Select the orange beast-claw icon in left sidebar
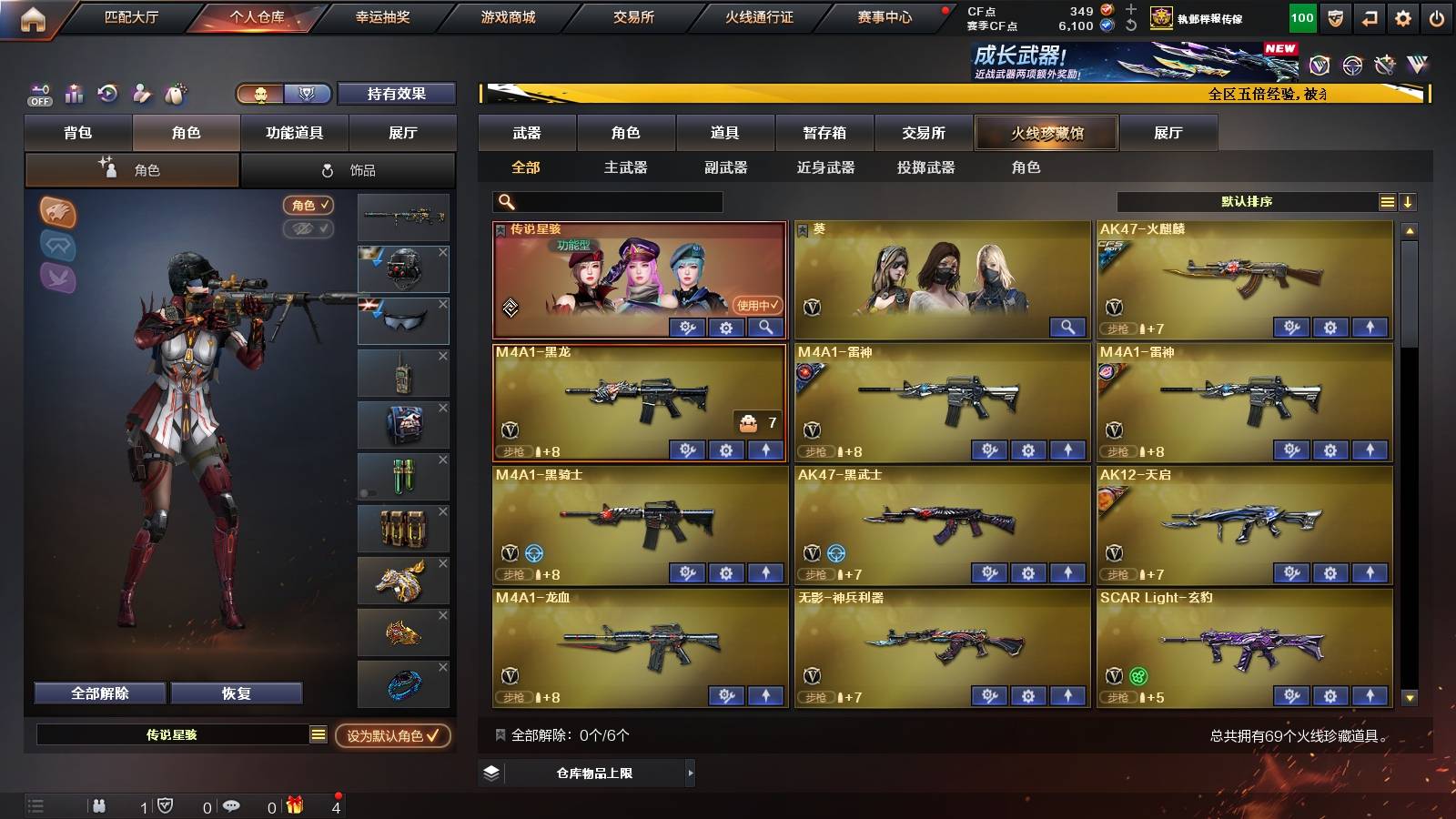Image resolution: width=1456 pixels, height=819 pixels. [x=56, y=215]
